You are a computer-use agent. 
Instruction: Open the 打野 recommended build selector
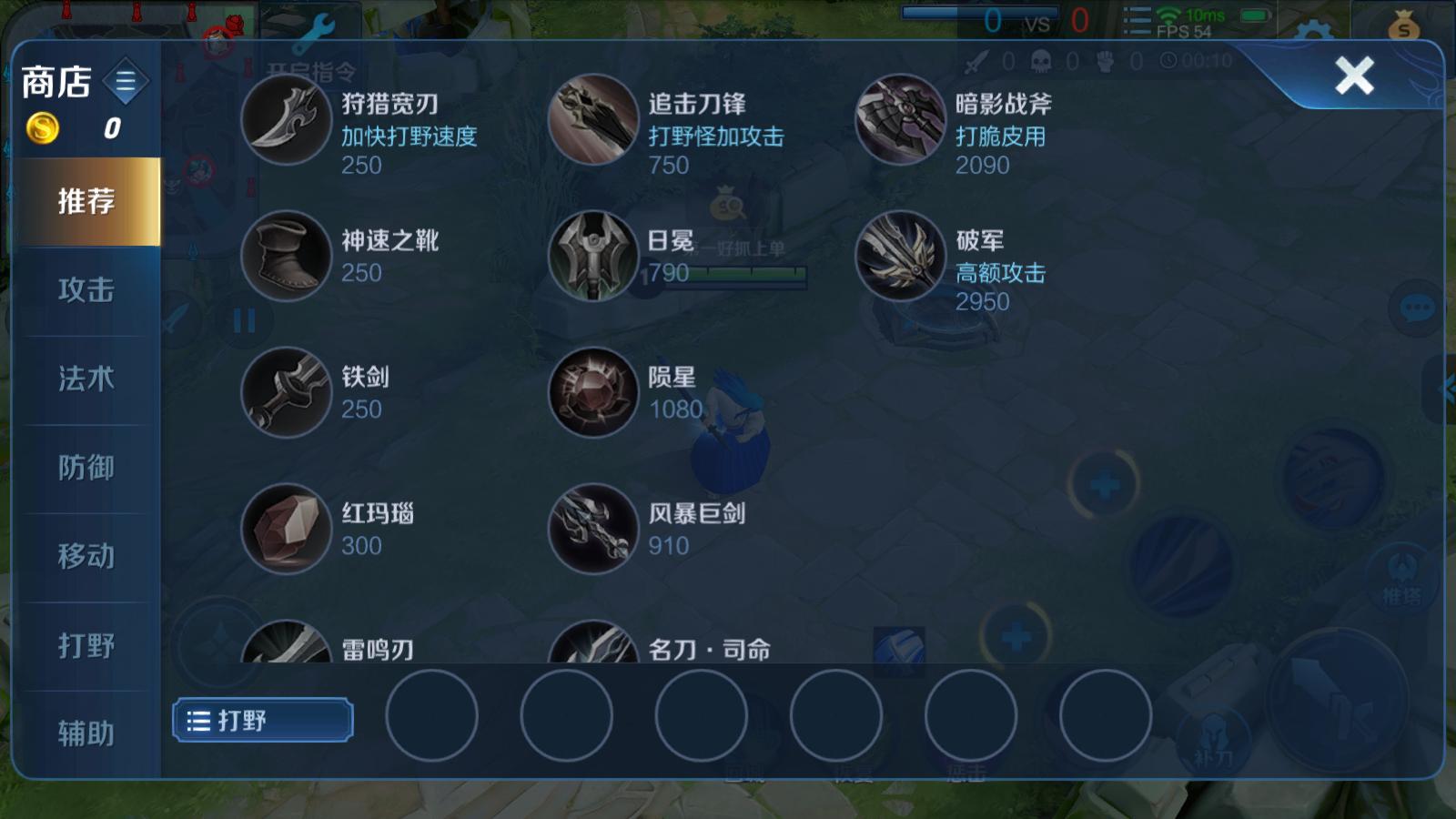point(262,719)
